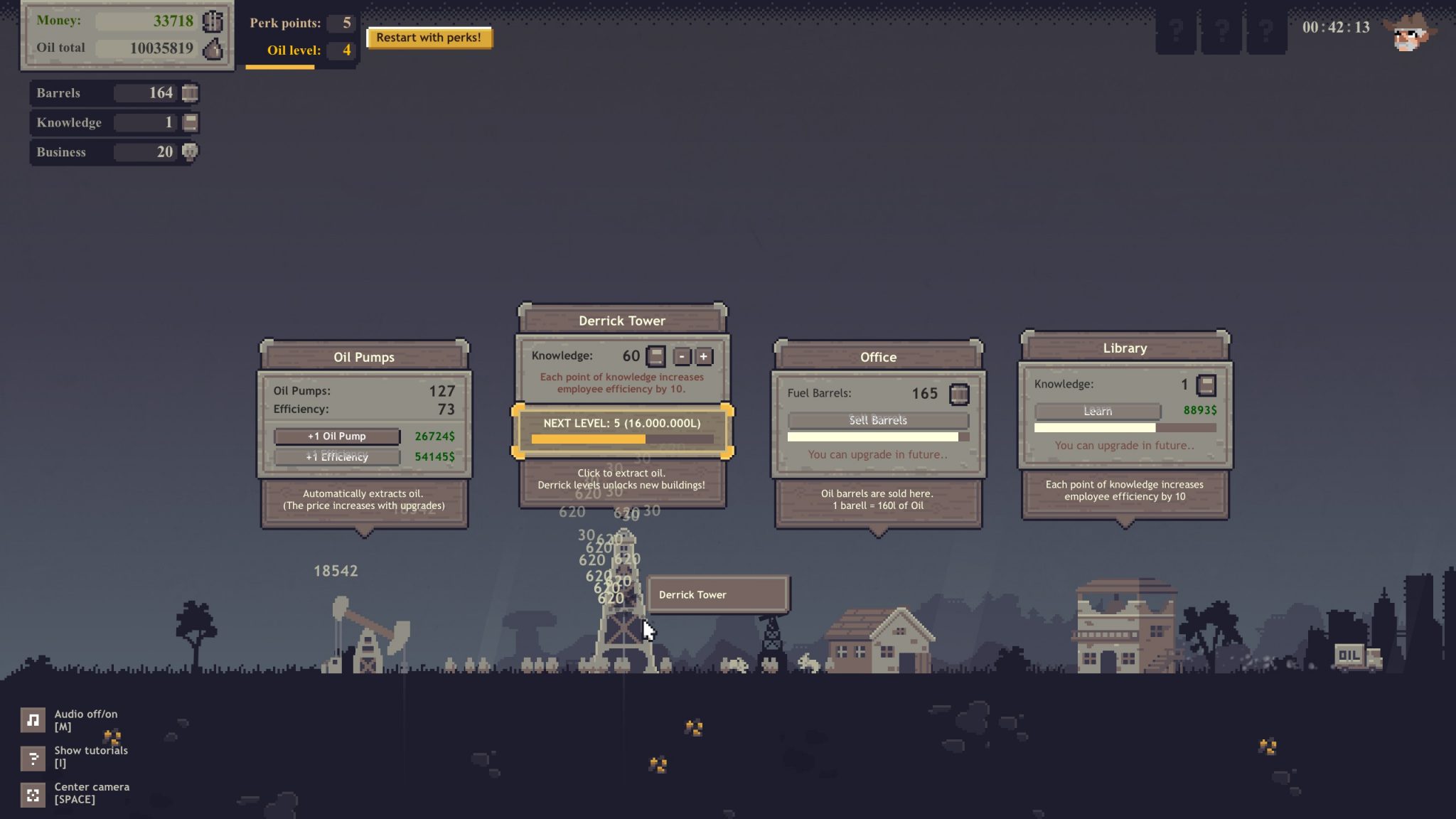Click the Next Level extract oil panel

pyautogui.click(x=622, y=431)
